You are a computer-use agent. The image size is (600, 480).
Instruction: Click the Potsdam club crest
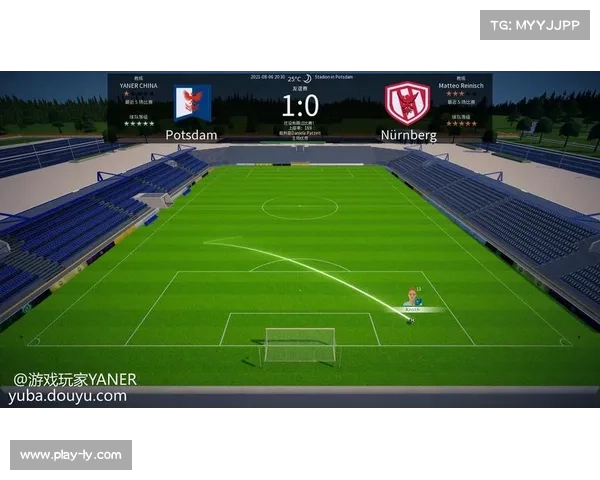coord(192,103)
